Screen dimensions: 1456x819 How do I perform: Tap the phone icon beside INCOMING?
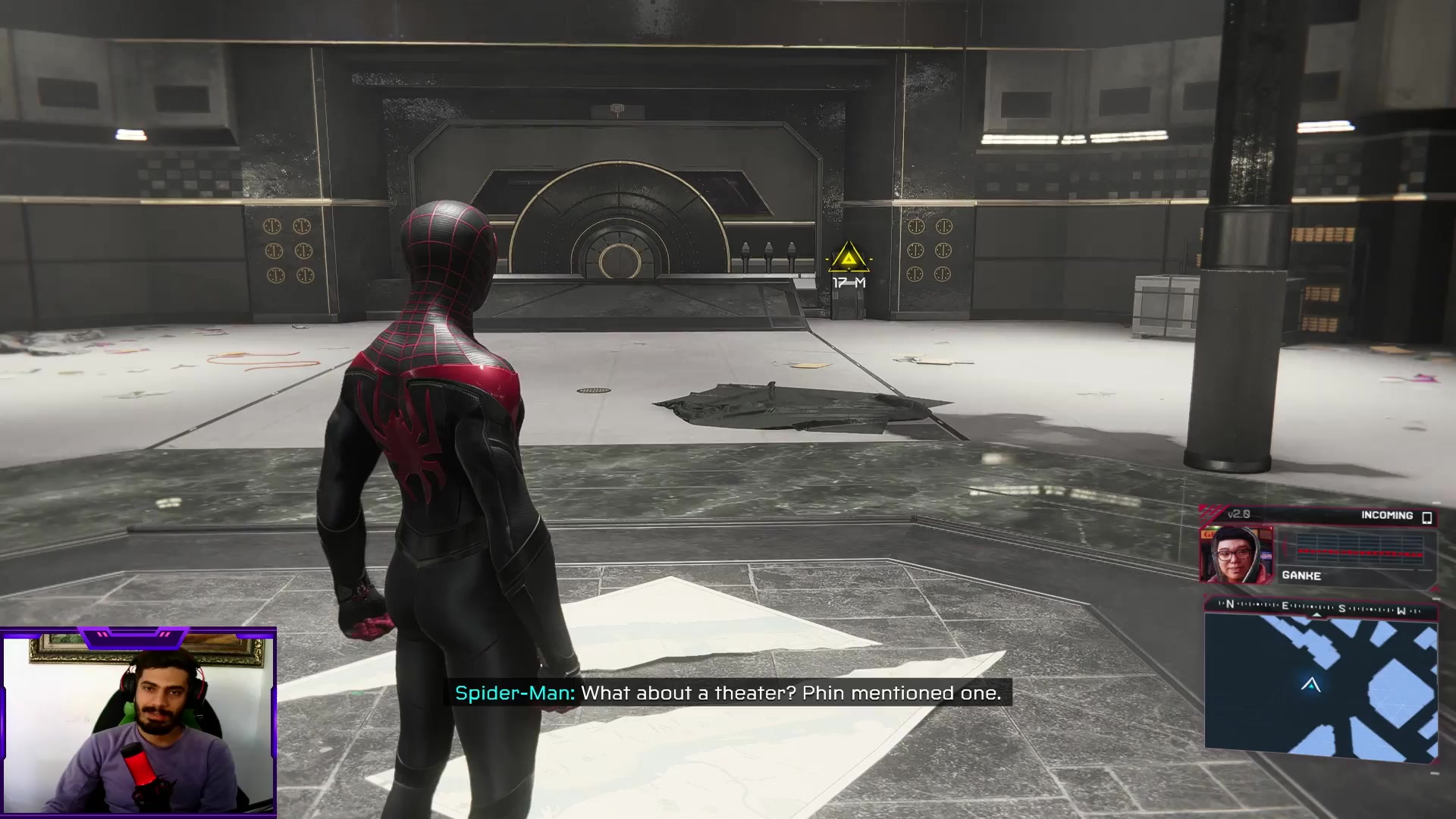click(1426, 517)
